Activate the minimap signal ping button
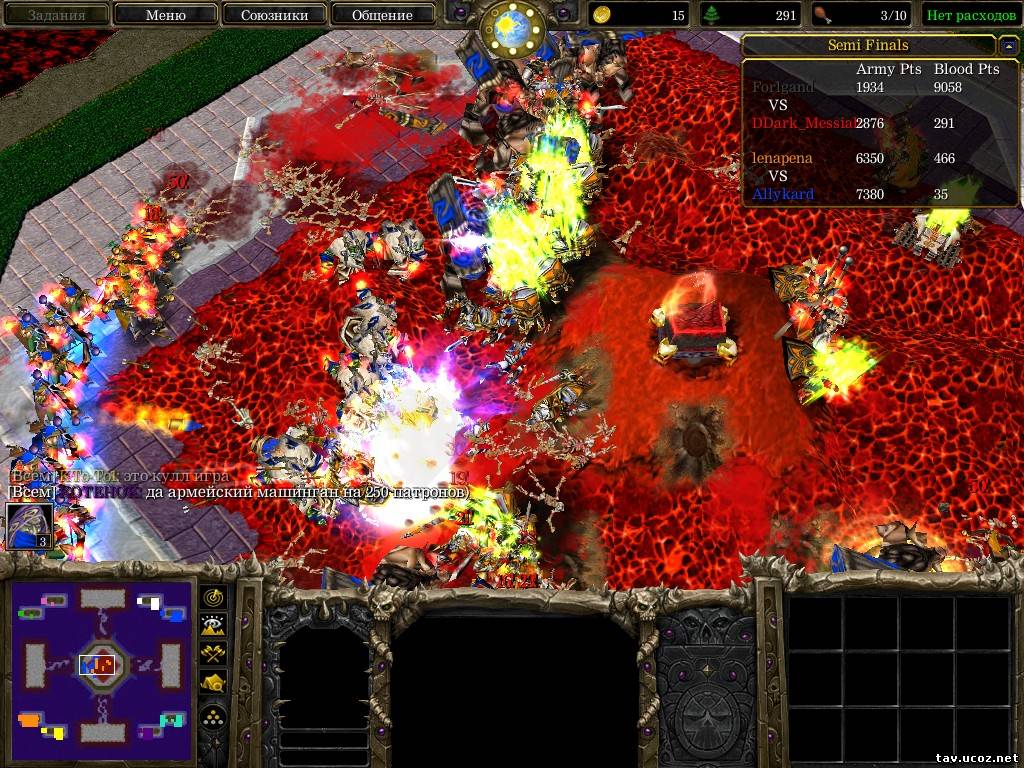Image resolution: width=1024 pixels, height=768 pixels. click(214, 597)
